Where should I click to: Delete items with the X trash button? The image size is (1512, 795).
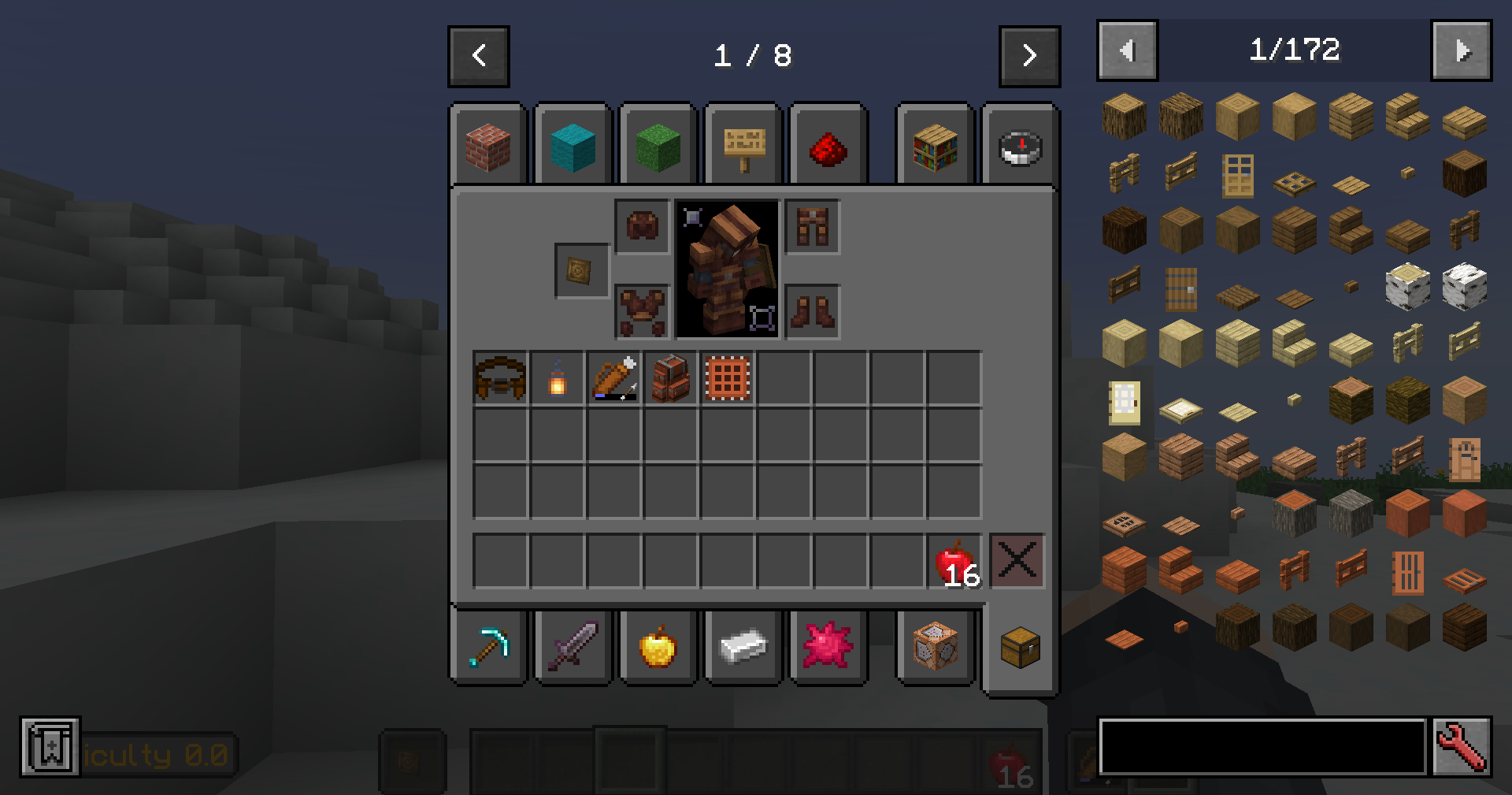[1018, 561]
